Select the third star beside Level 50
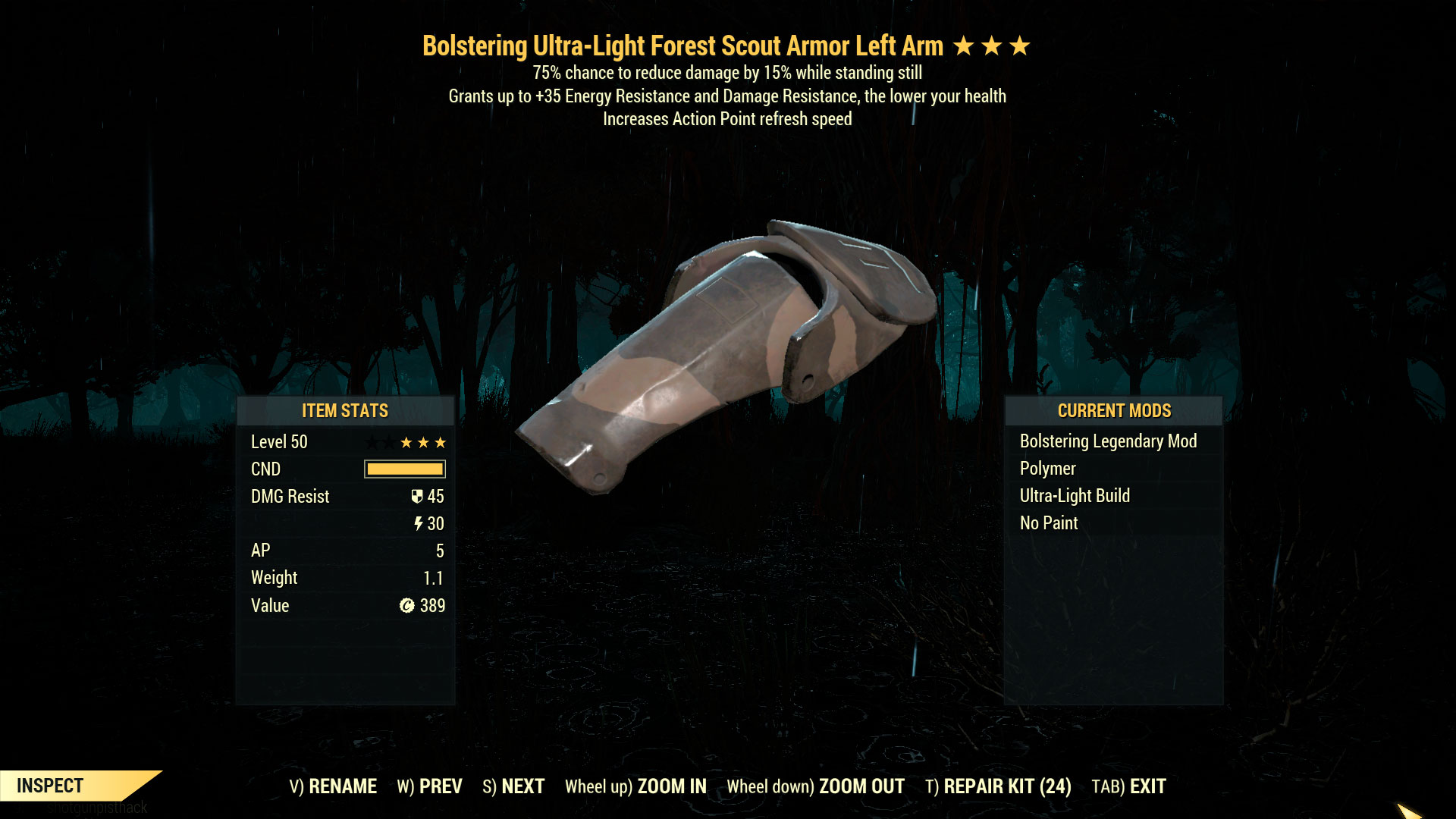 point(438,441)
